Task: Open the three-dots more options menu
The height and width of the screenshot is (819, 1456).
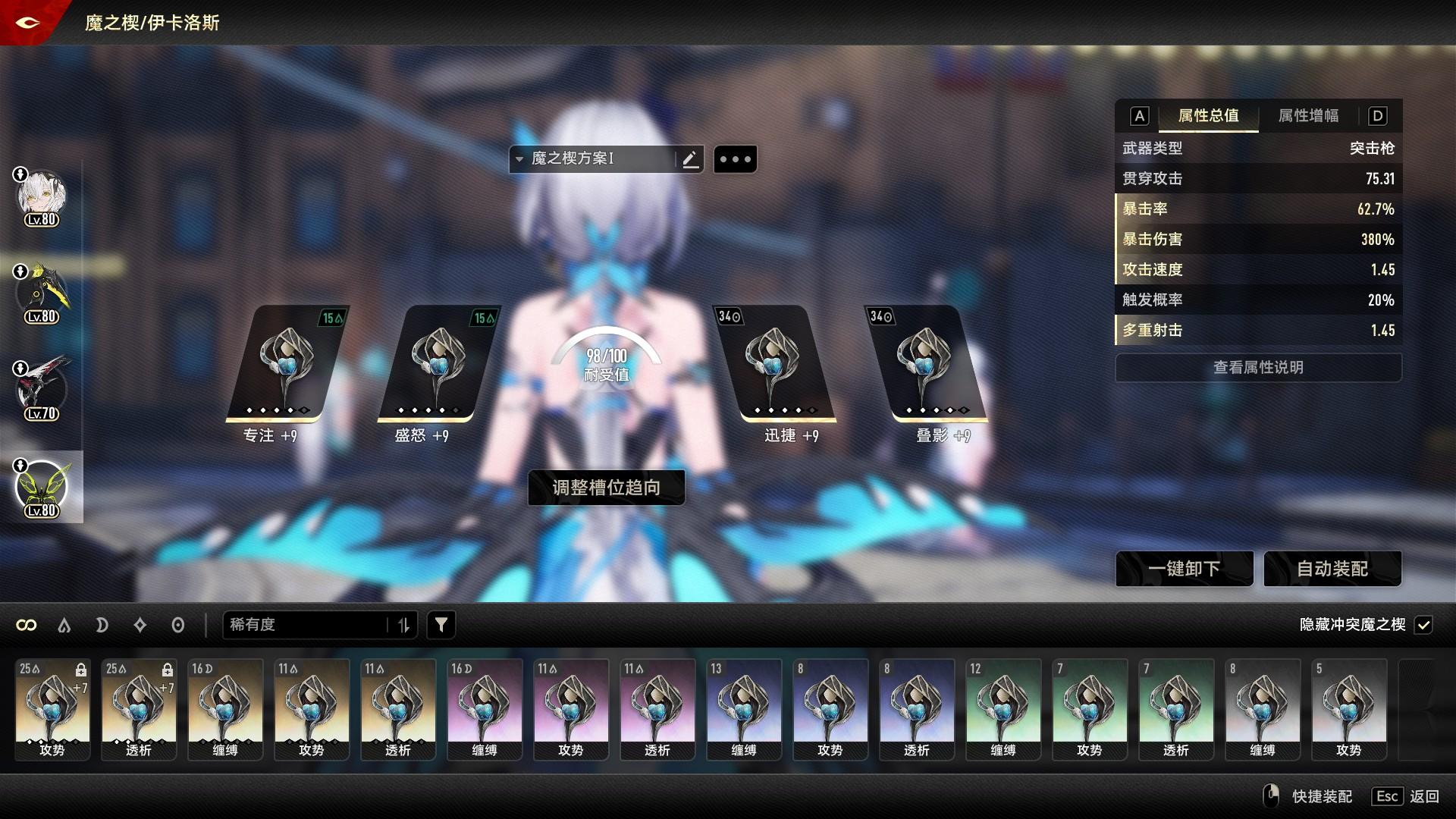Action: 735,159
